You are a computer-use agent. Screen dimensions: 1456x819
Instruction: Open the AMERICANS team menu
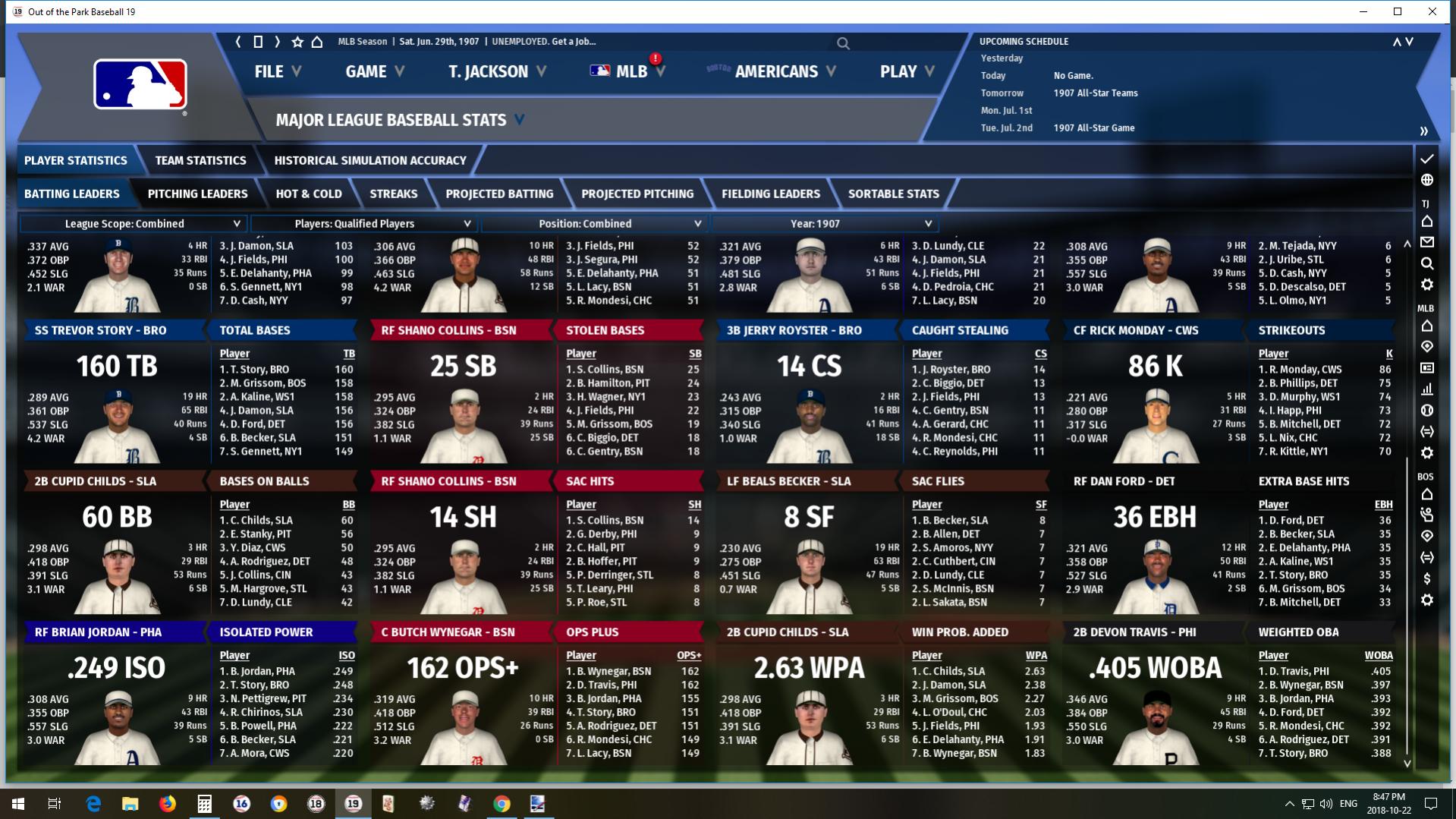[776, 71]
